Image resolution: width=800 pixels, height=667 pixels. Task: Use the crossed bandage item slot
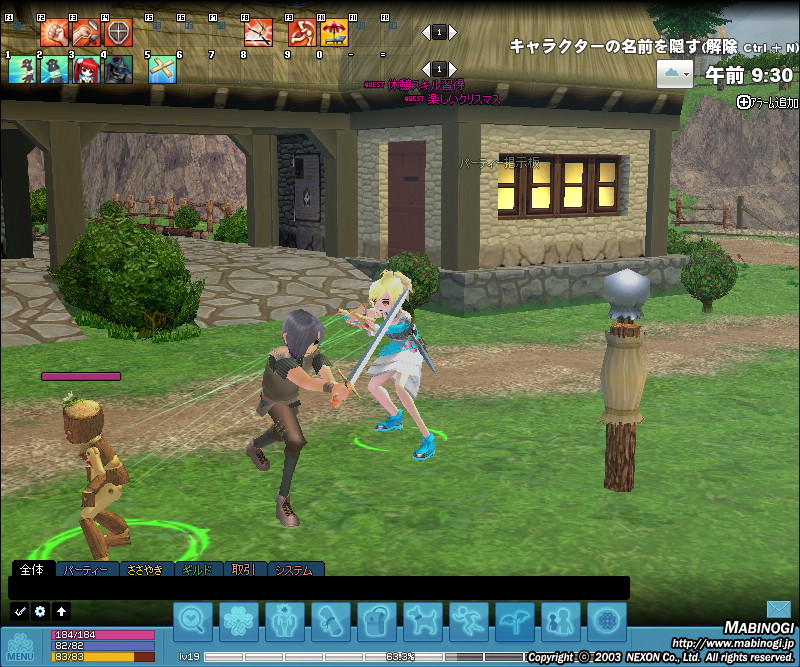[162, 69]
